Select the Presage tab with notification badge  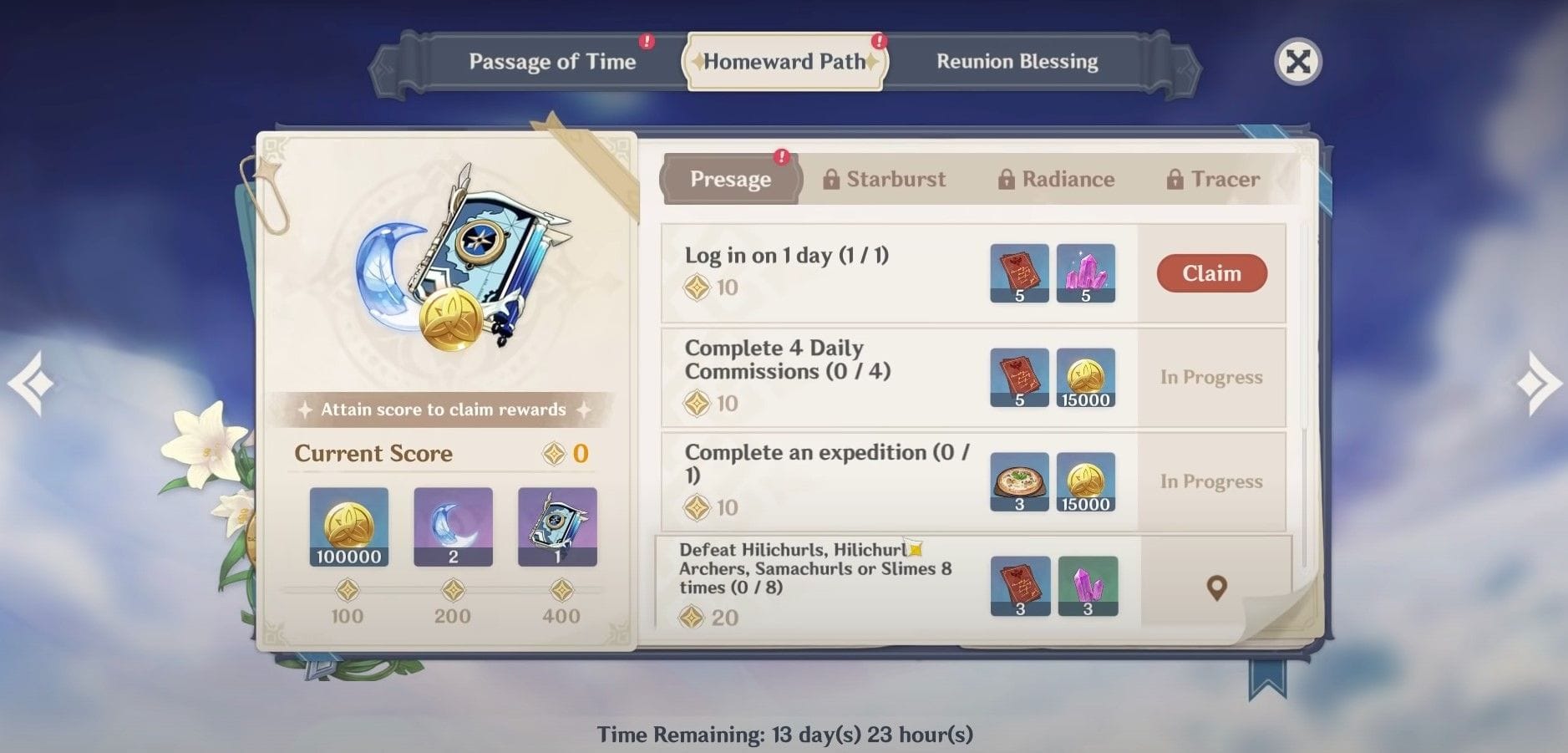coord(730,179)
